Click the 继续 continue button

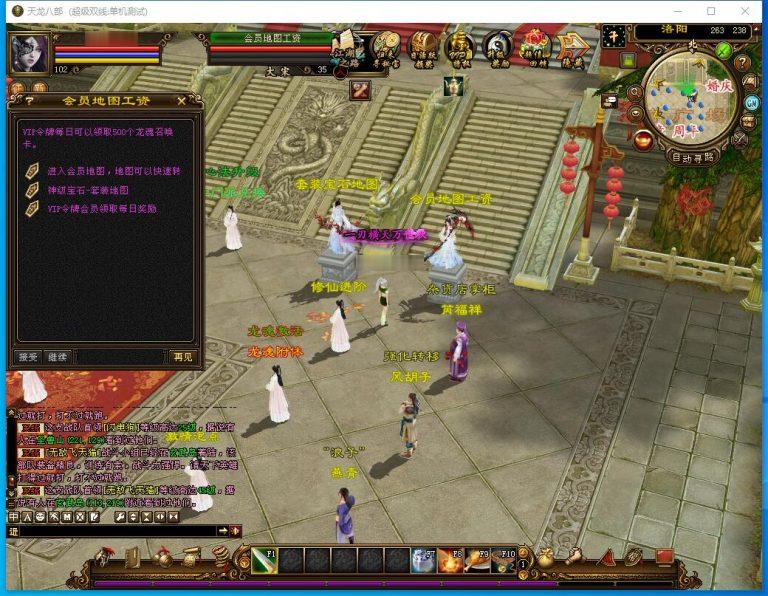click(58, 356)
